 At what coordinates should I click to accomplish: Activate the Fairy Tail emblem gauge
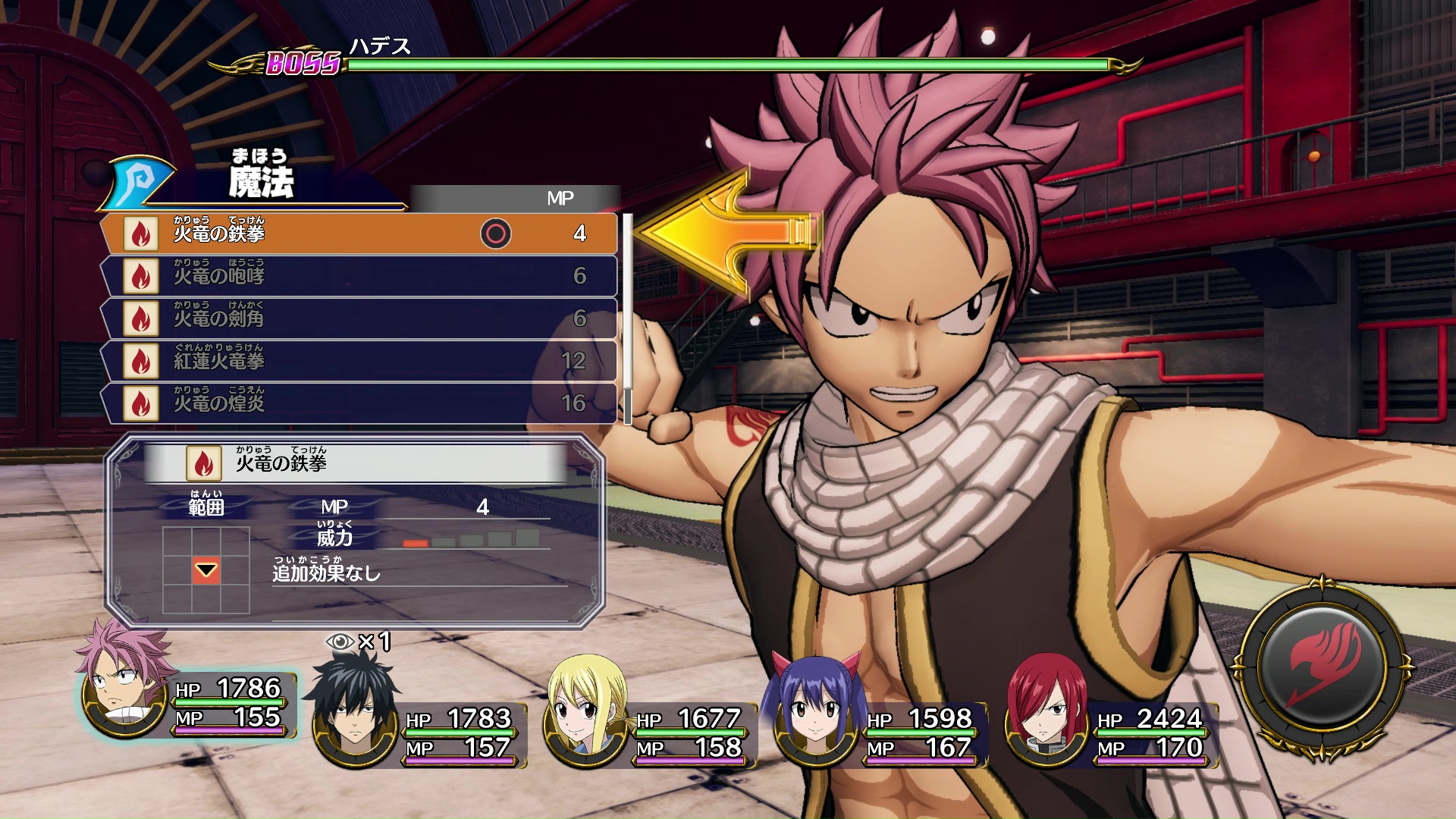pos(1323,667)
